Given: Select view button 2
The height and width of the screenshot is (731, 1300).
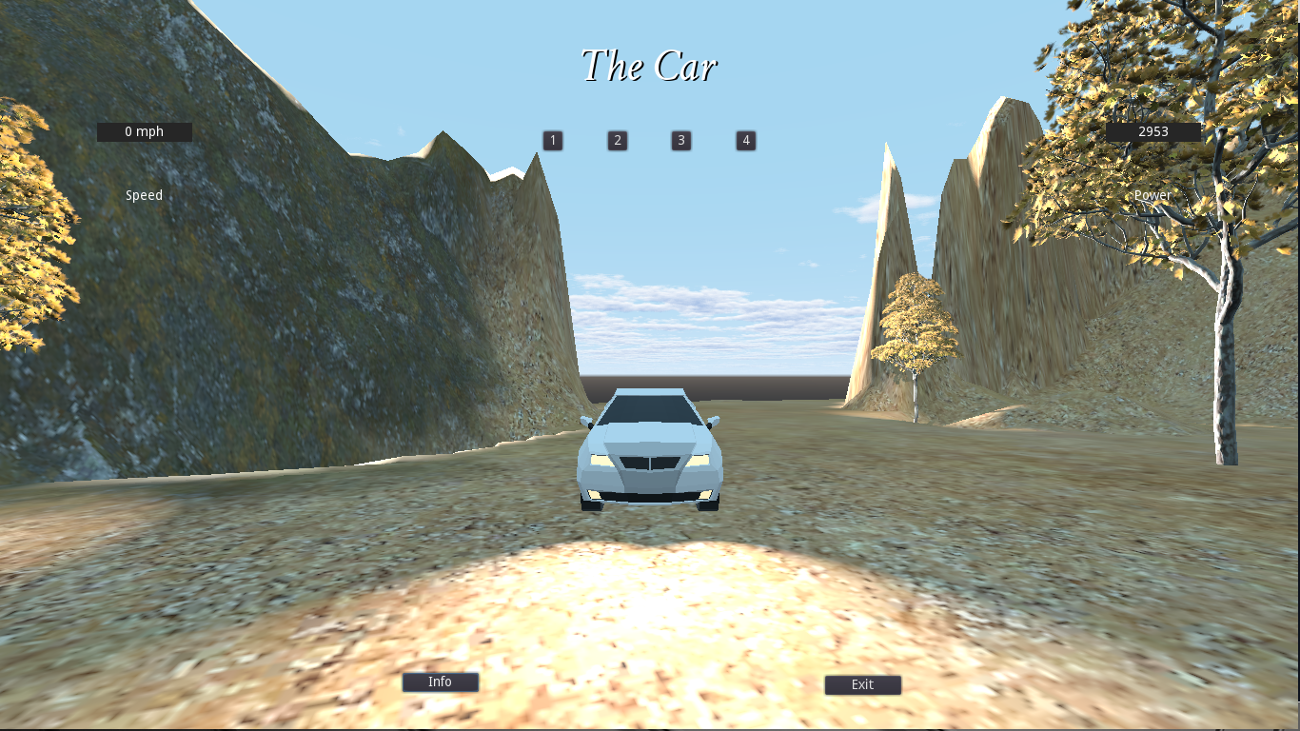Looking at the screenshot, I should 617,140.
